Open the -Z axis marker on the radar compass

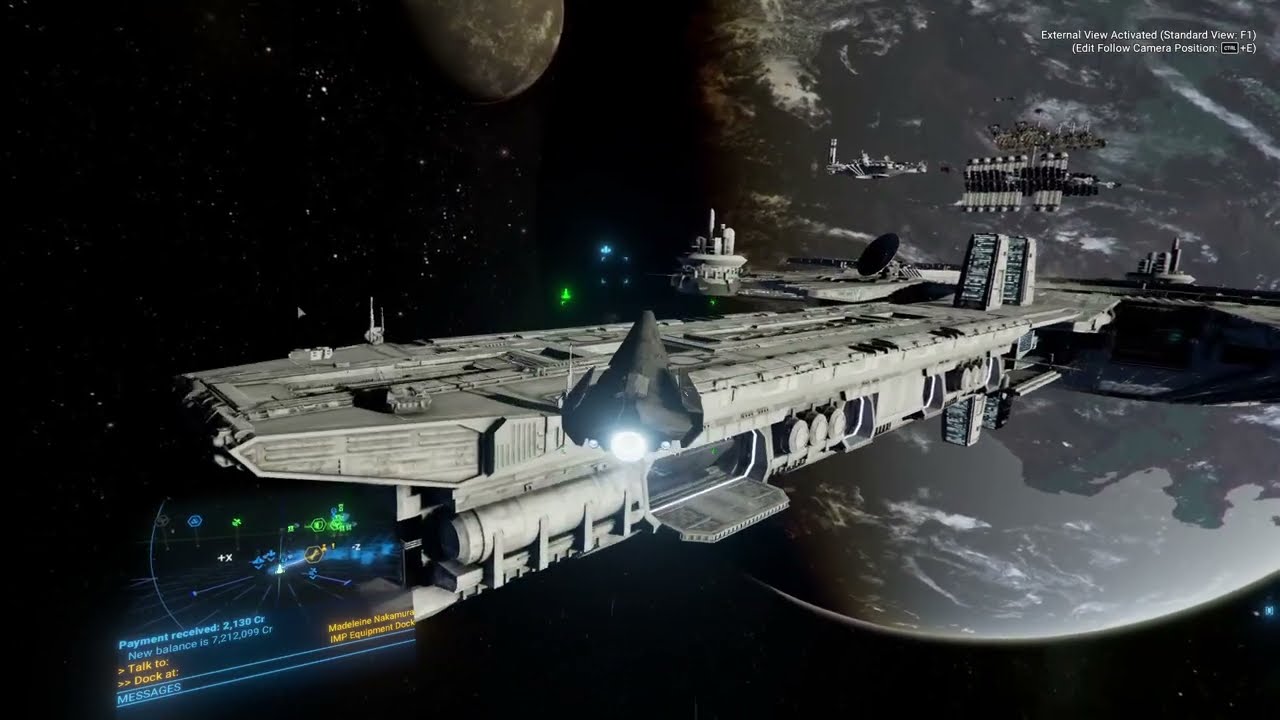(355, 547)
